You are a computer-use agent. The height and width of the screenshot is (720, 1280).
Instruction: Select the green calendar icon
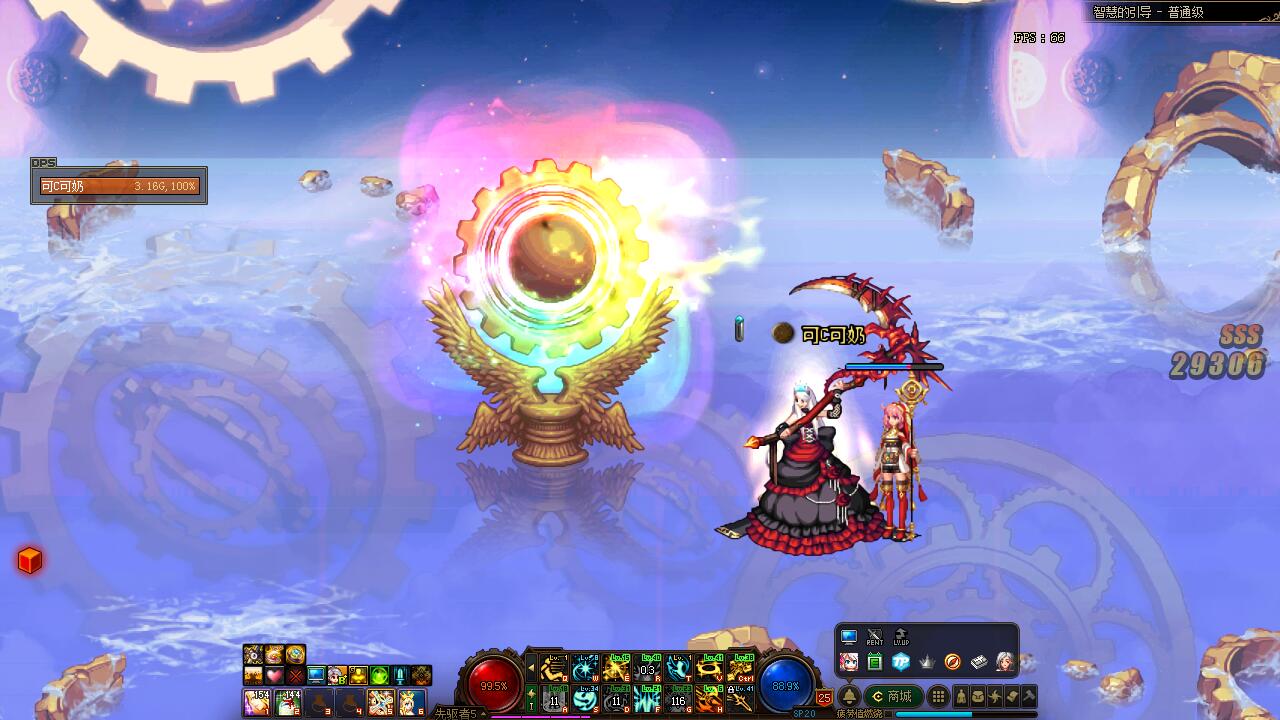(875, 661)
